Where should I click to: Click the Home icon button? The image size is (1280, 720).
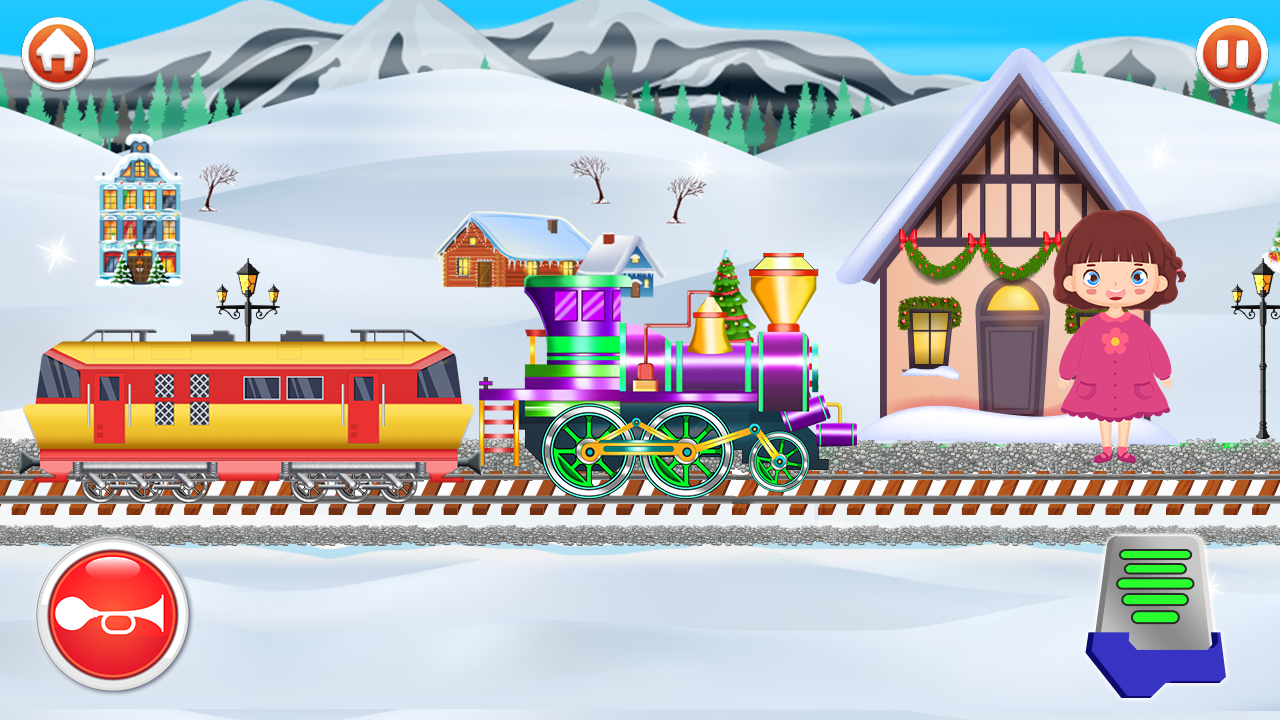(x=60, y=48)
